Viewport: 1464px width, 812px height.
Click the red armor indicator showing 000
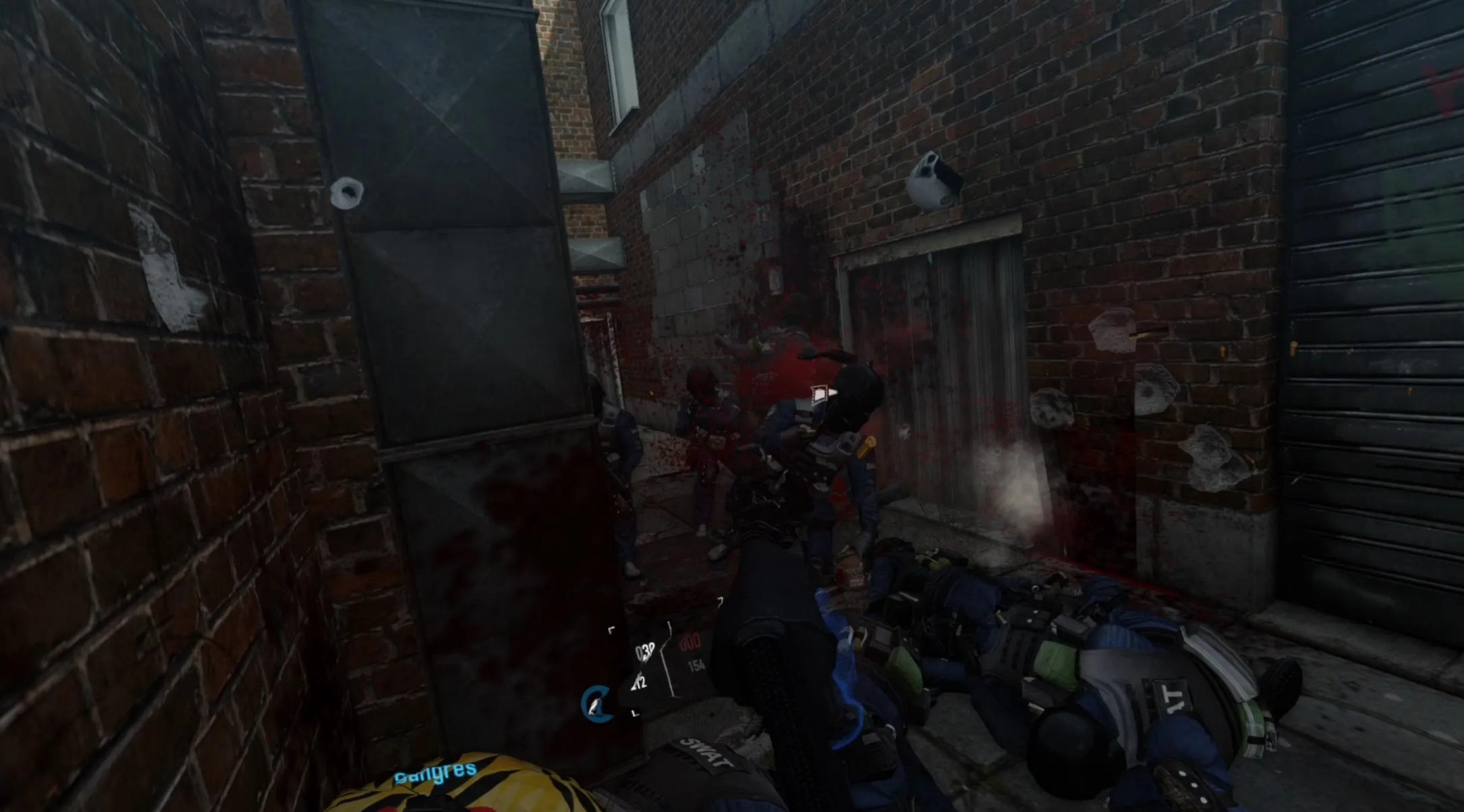pyautogui.click(x=689, y=642)
